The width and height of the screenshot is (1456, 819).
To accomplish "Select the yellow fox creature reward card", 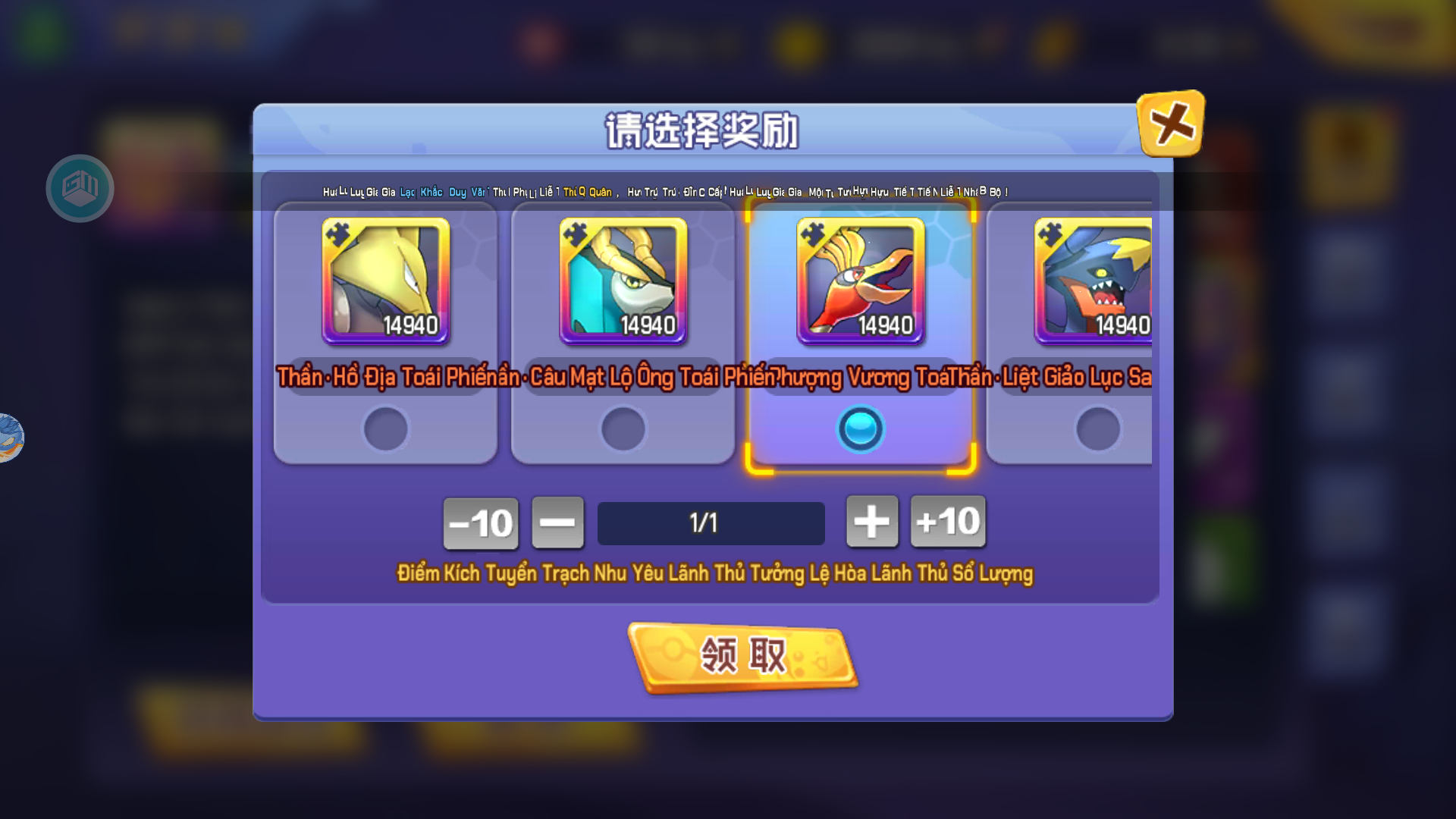I will point(385,281).
